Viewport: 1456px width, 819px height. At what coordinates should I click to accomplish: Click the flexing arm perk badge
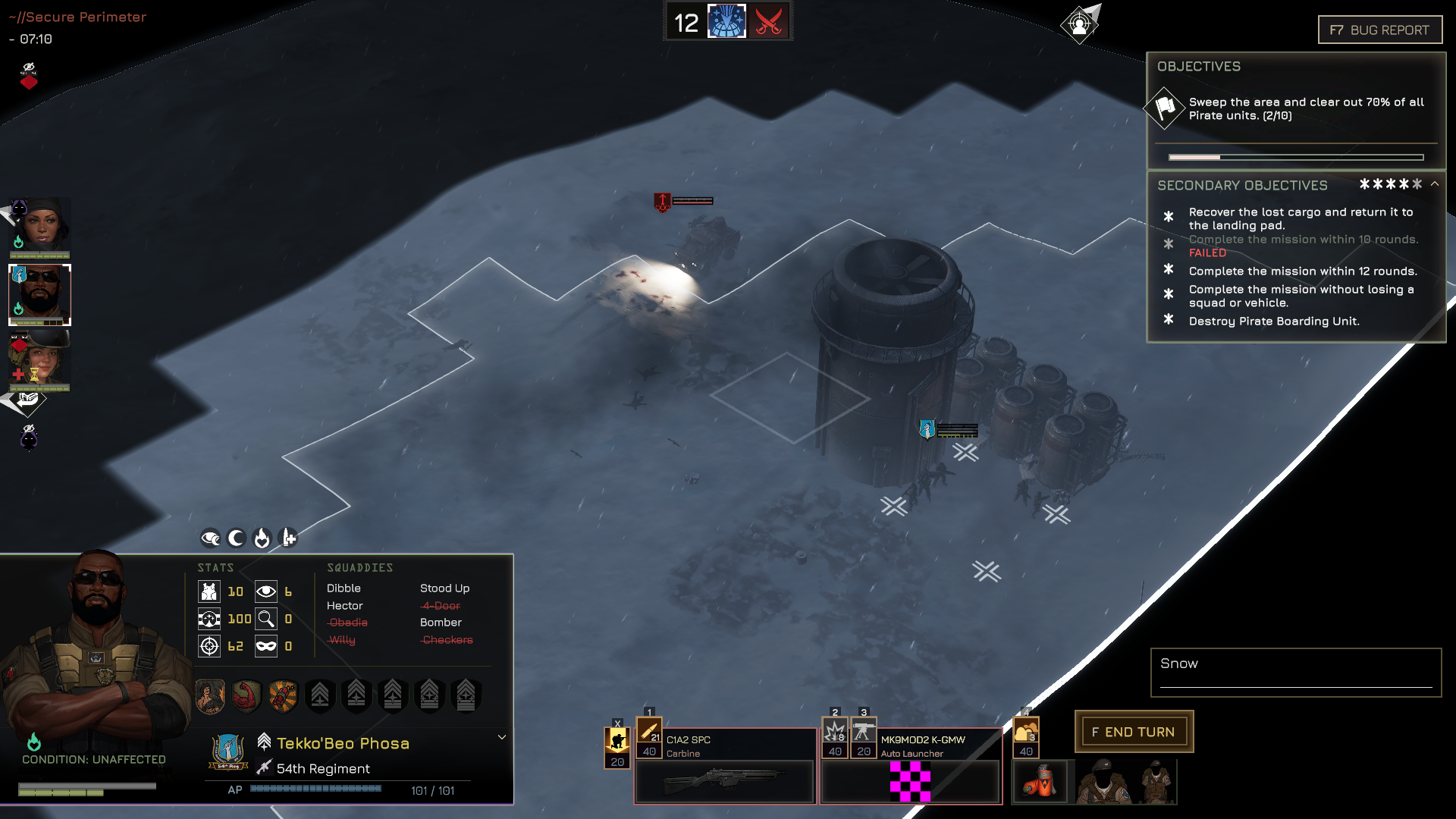point(246,695)
